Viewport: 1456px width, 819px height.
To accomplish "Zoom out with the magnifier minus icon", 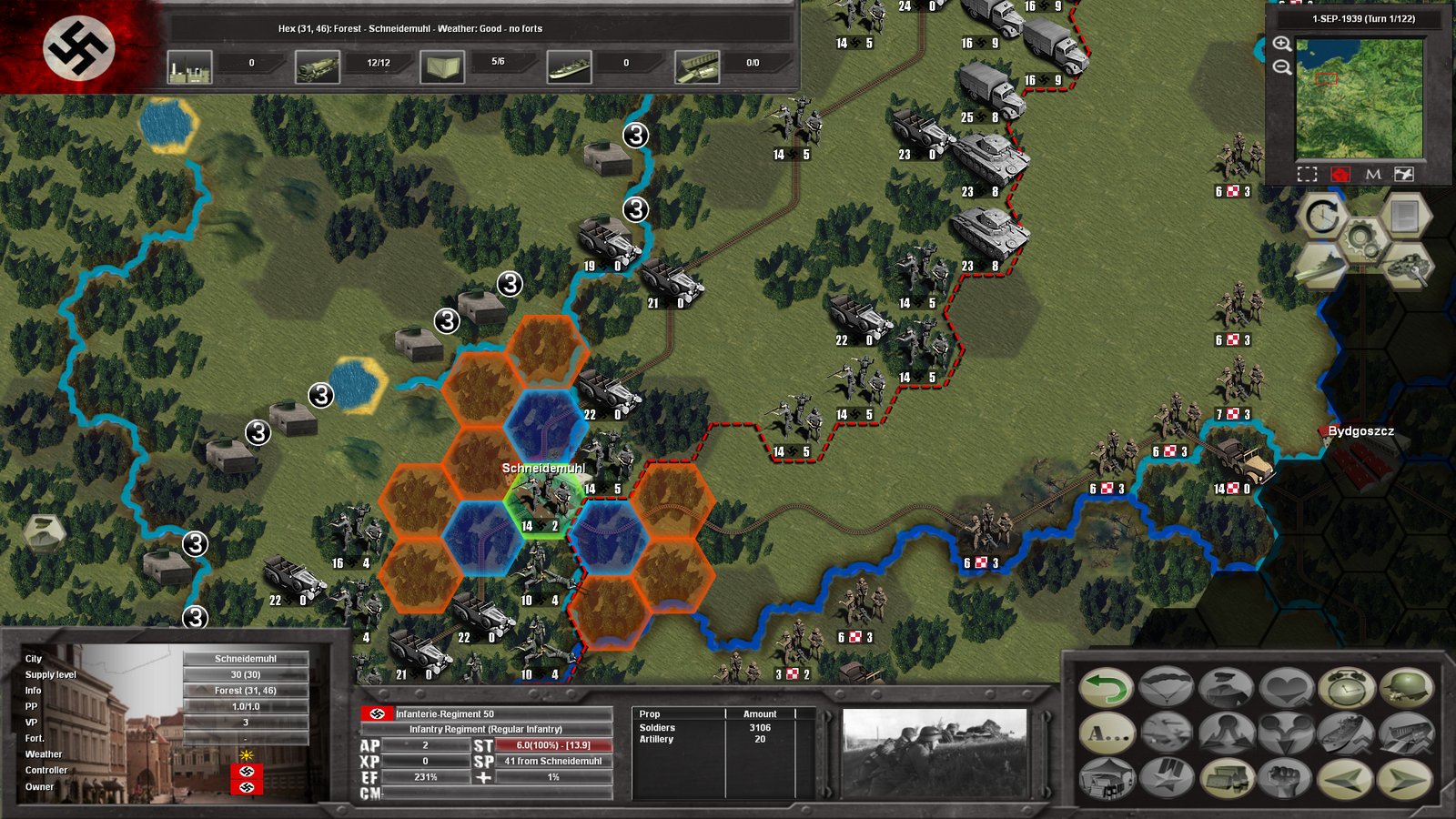I will tap(1282, 67).
